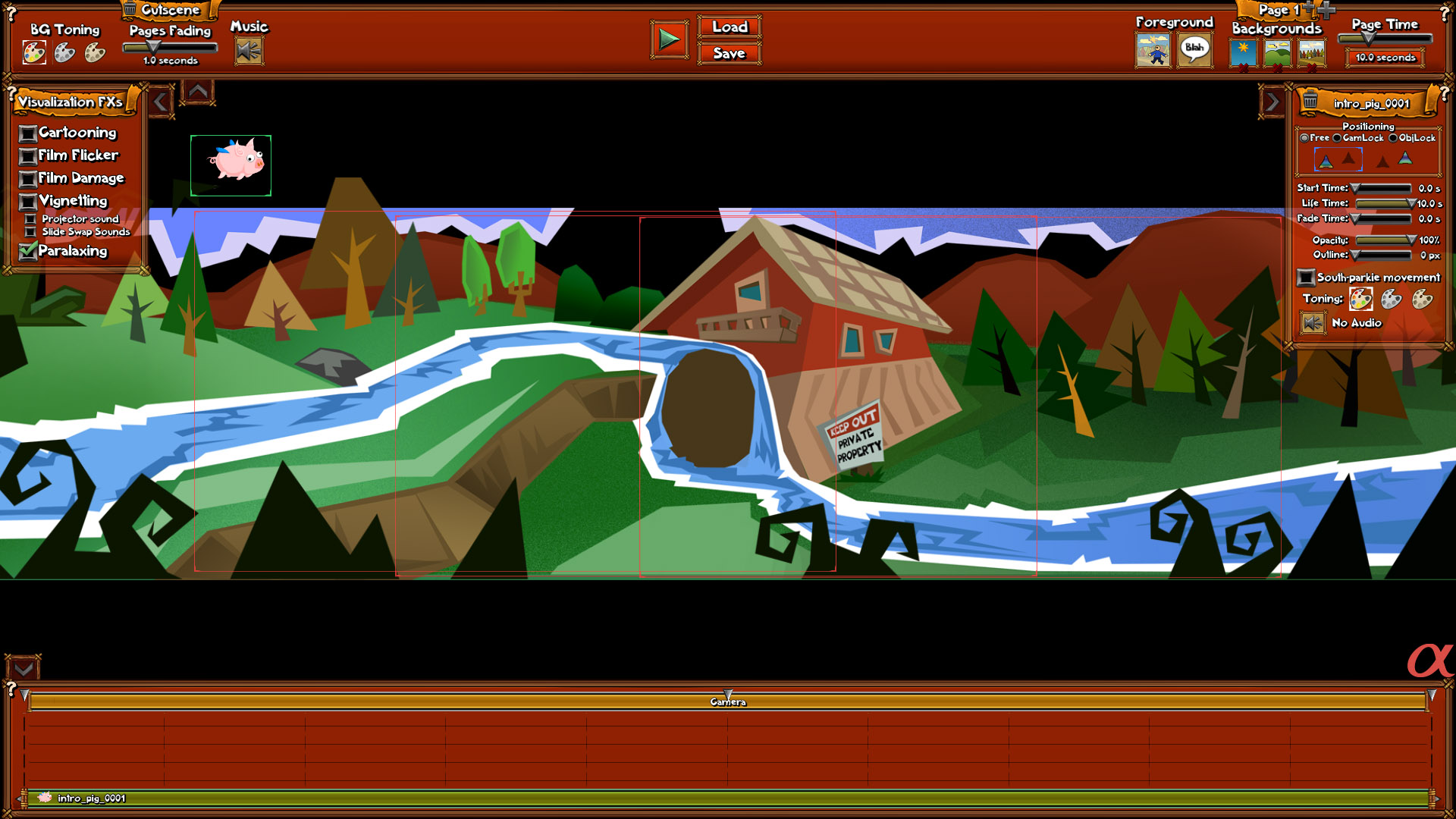The image size is (1456, 819).
Task: Add the 'Blah' speech bubble foreground
Action: [x=1194, y=51]
